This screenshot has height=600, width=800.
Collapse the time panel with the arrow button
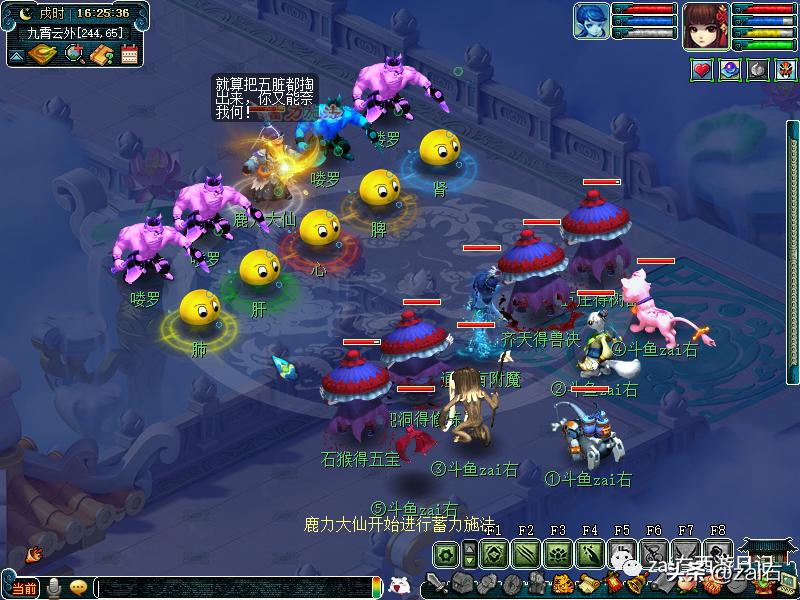pos(16,55)
